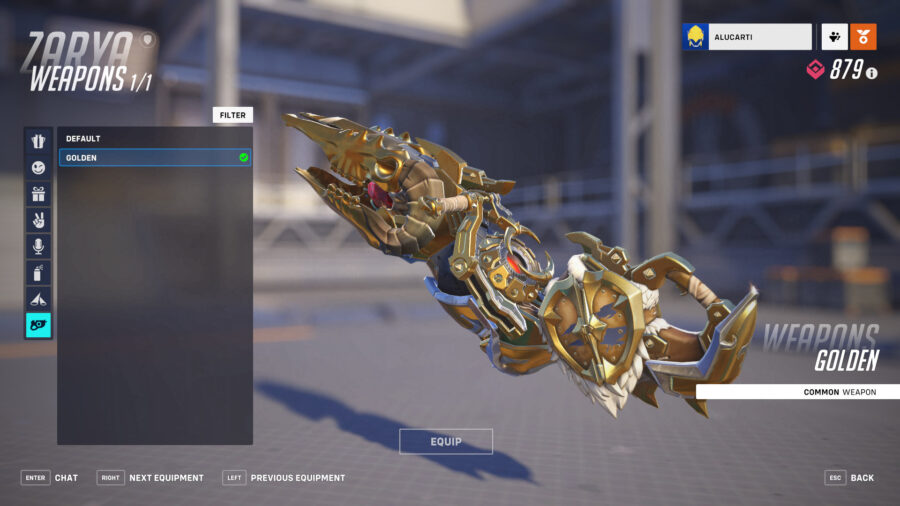The height and width of the screenshot is (506, 900).
Task: View the next equipment item
Action: pos(151,478)
